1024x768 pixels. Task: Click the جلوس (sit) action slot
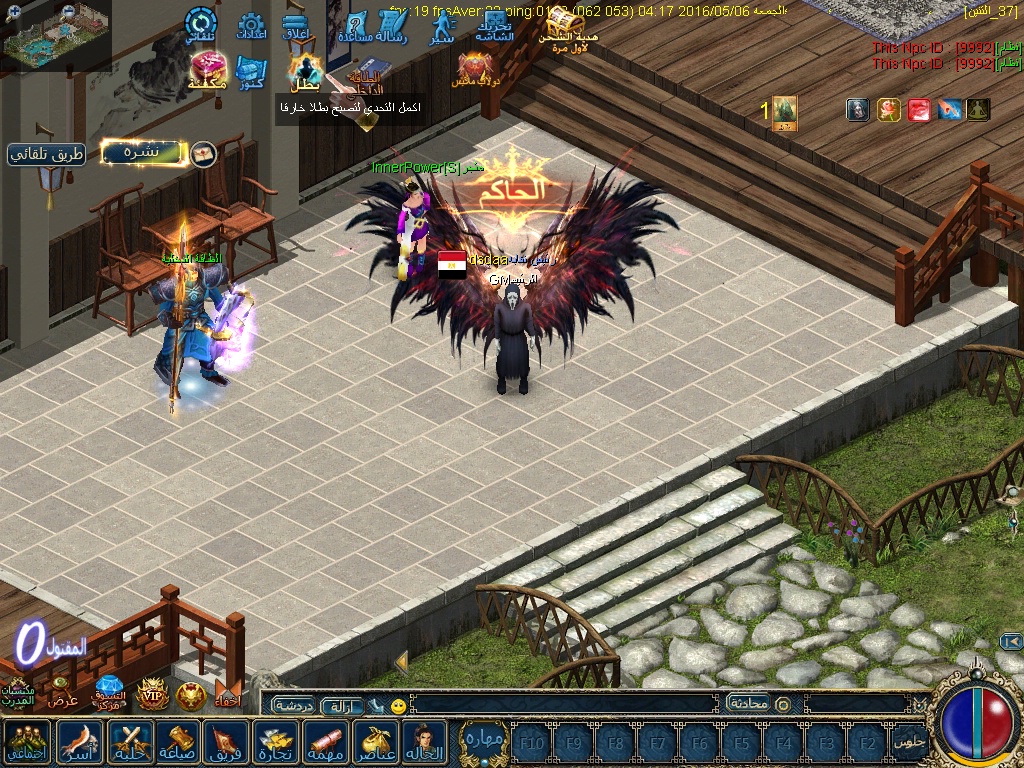(x=908, y=743)
